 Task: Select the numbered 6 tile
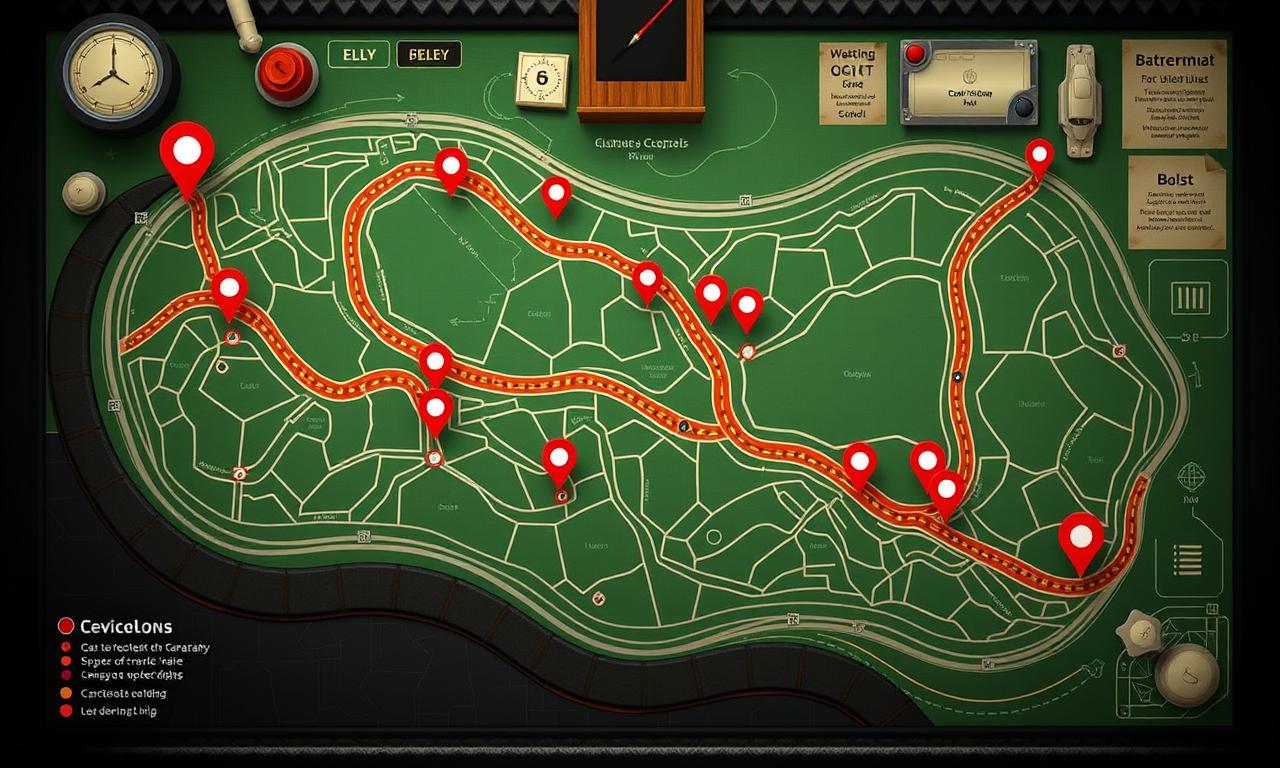coord(541,79)
